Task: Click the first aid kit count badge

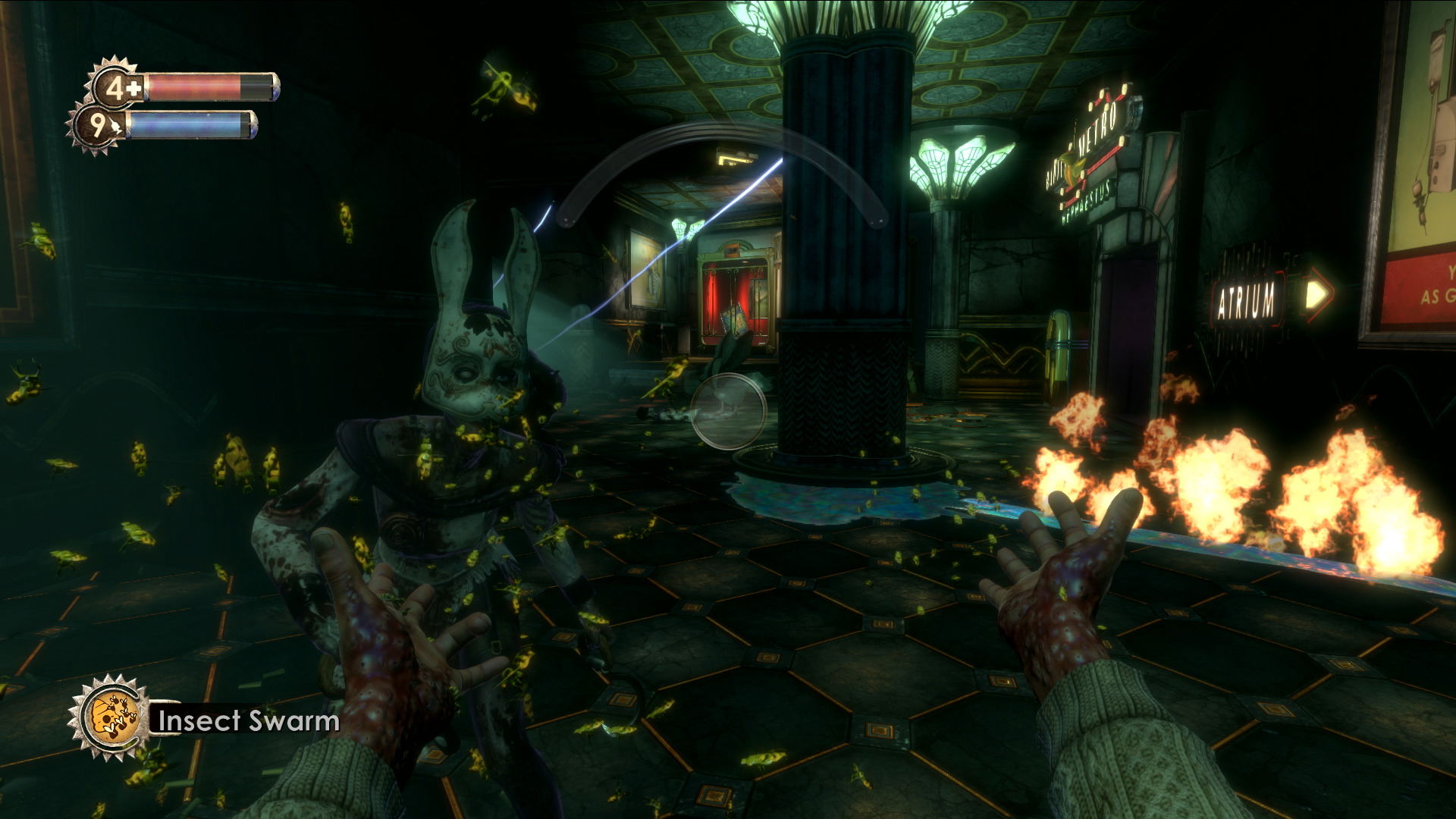Action: [x=118, y=86]
